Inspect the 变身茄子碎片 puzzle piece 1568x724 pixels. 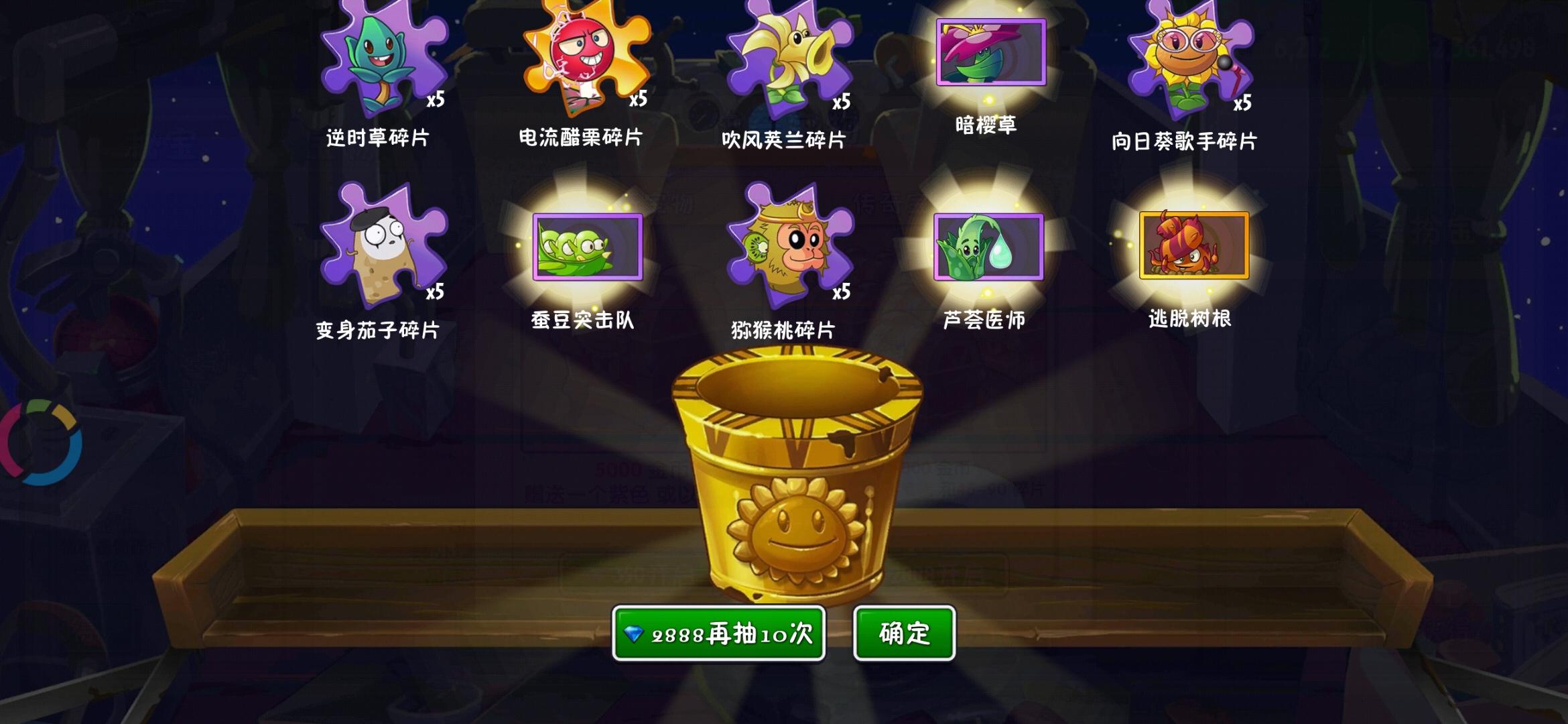pyautogui.click(x=382, y=245)
